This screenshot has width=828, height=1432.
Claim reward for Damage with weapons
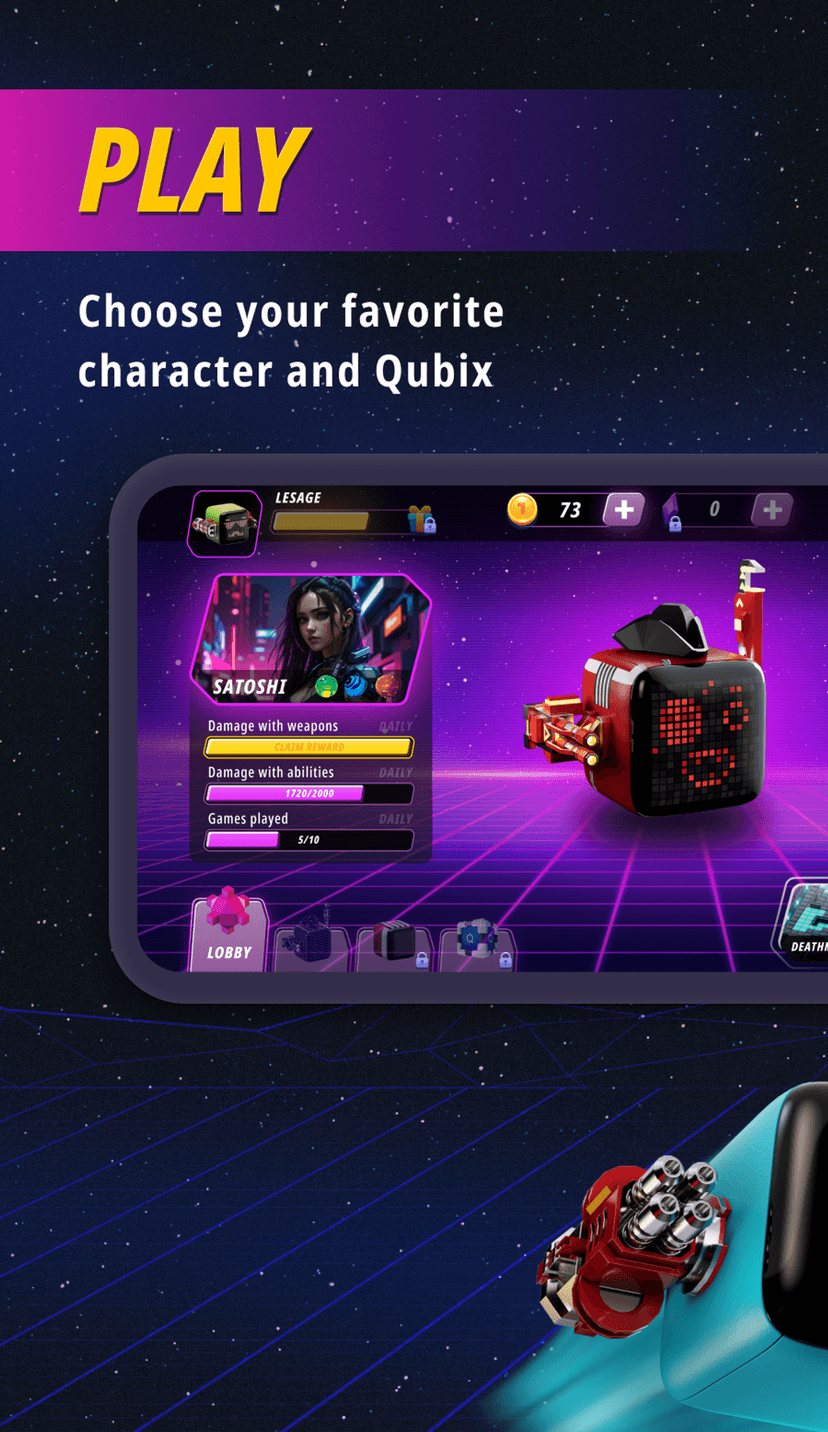click(309, 747)
